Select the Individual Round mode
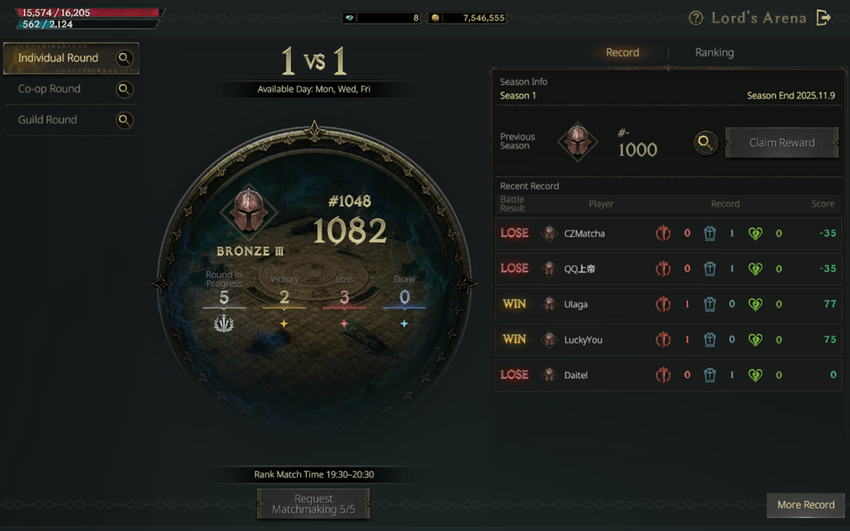 point(58,58)
